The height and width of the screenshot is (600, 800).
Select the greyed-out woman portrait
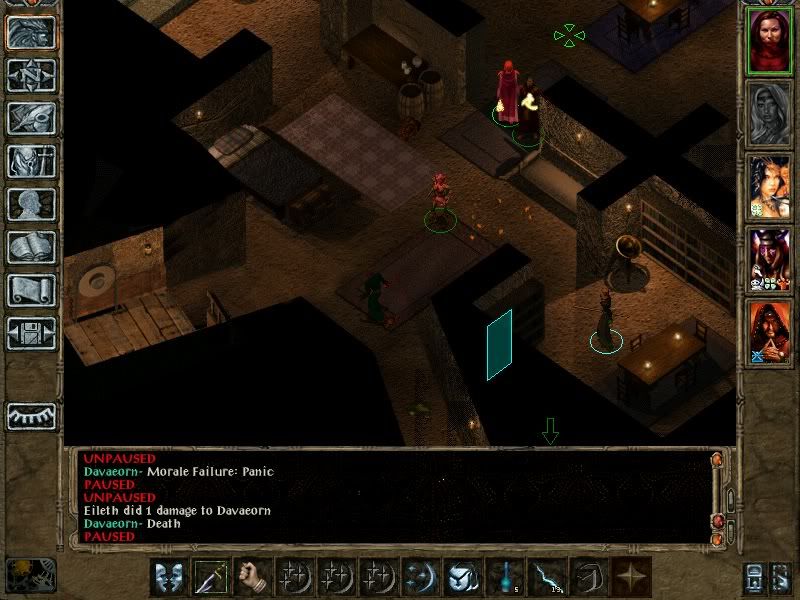coord(768,113)
